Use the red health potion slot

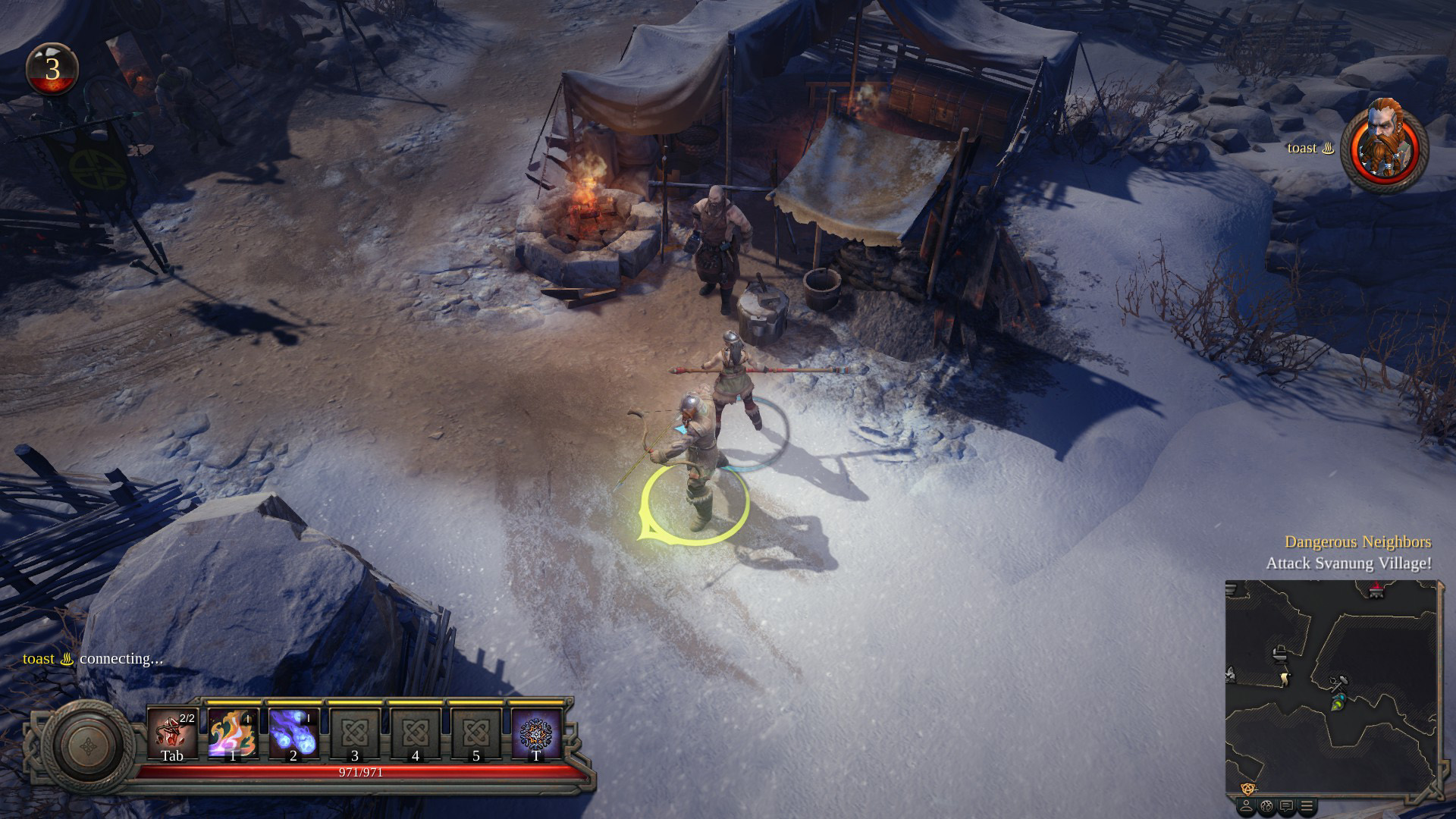[x=172, y=734]
